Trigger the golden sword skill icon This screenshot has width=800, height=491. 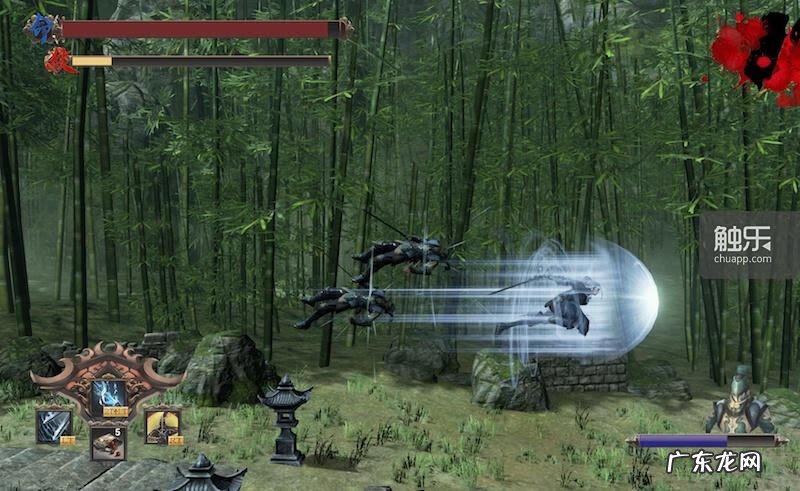[162, 426]
